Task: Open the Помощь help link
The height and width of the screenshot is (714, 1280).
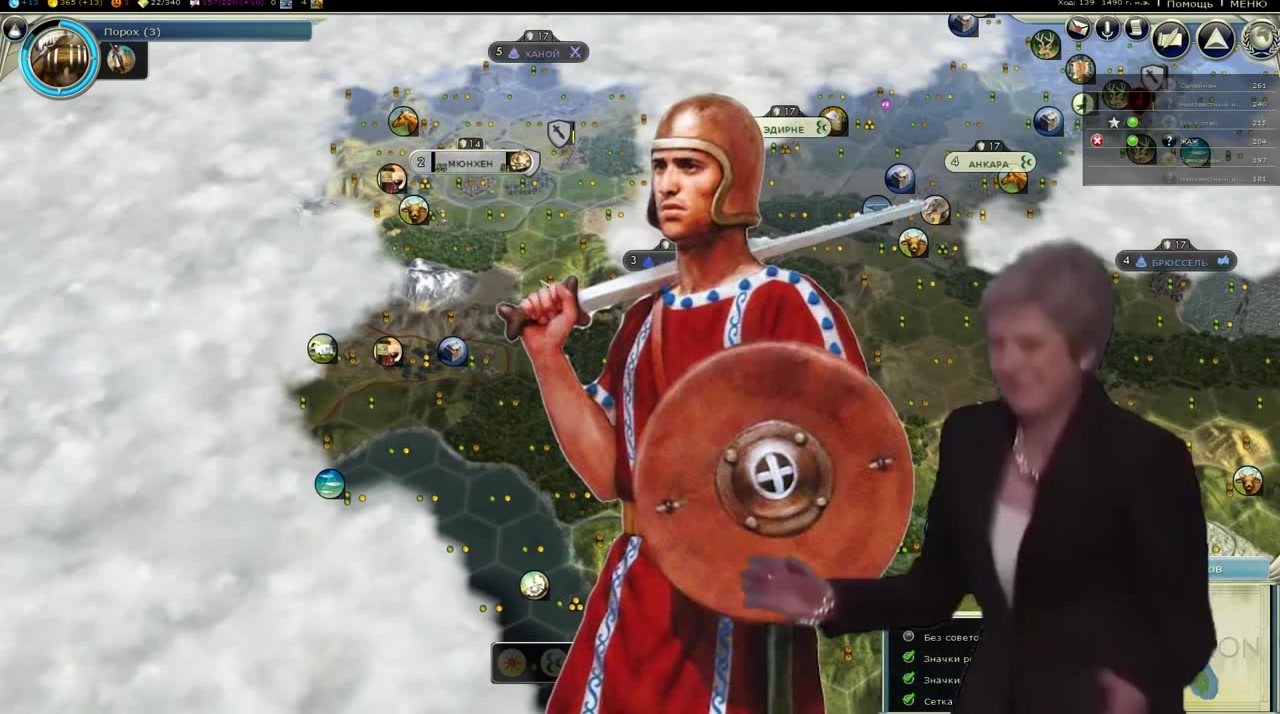Action: coord(1189,5)
